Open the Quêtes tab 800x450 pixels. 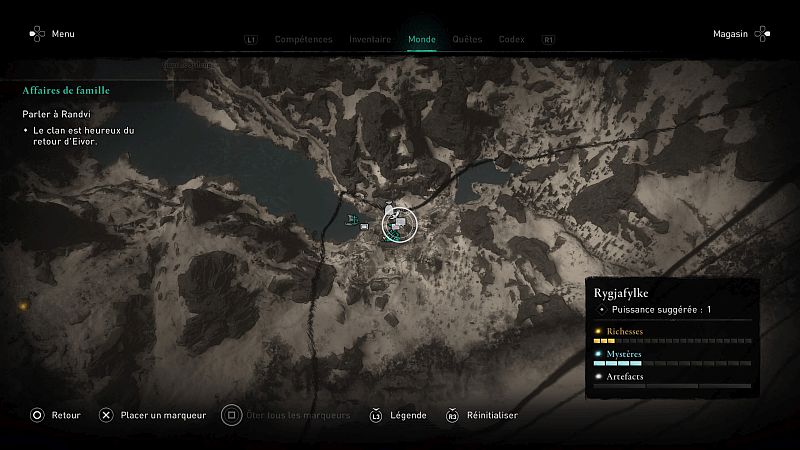467,40
